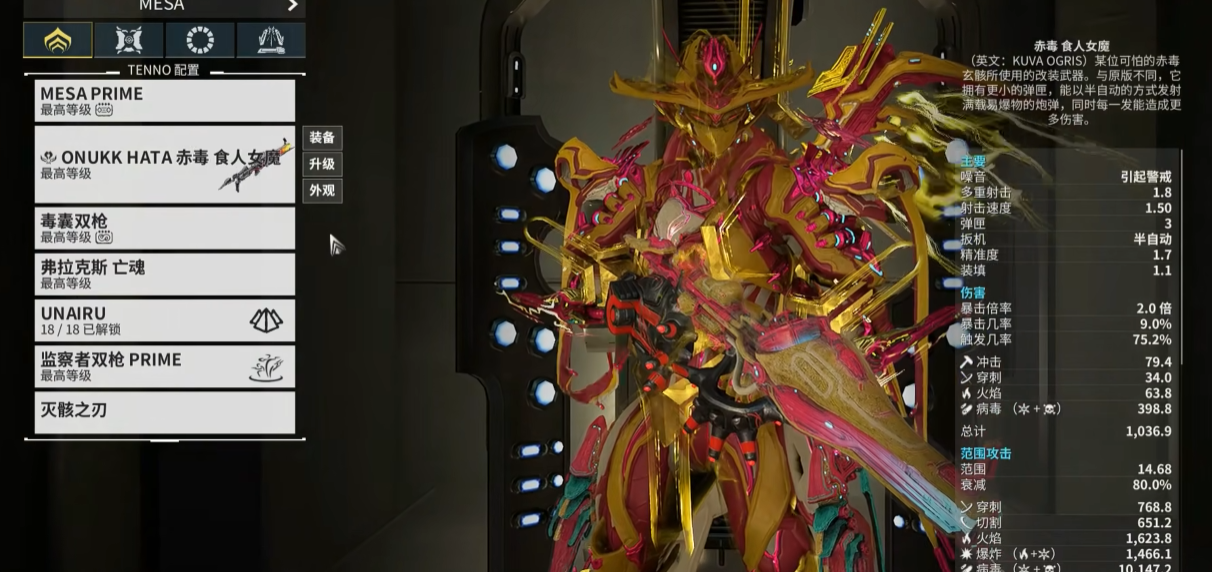Select the Warframe chevron emblem tab
Viewport: 1212px width, 572px height.
pos(58,40)
